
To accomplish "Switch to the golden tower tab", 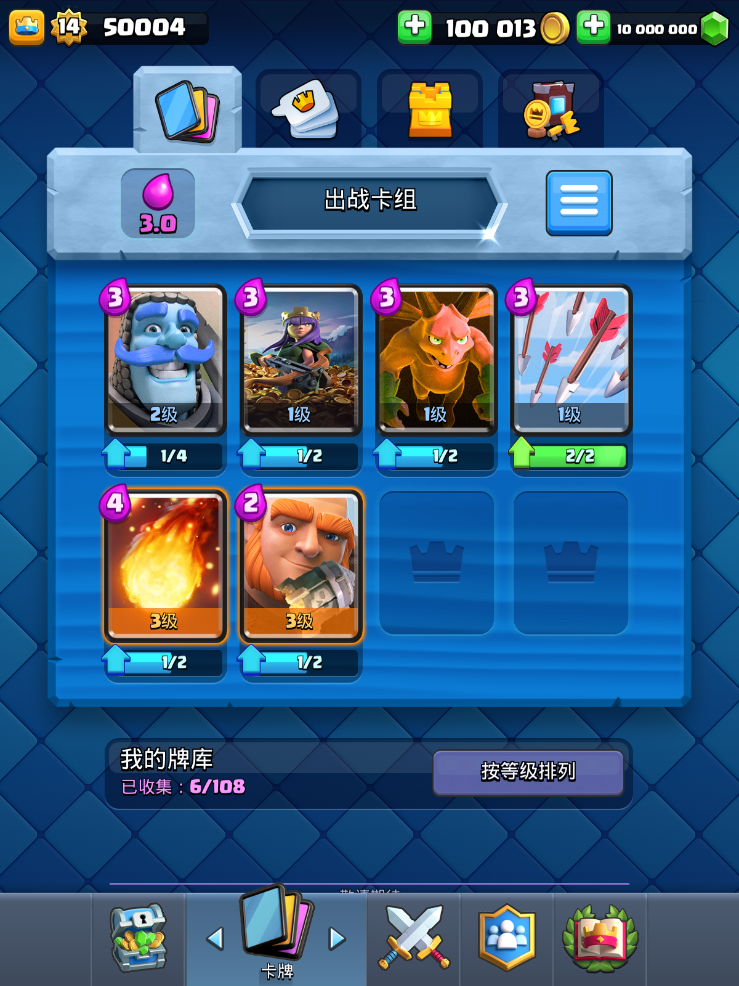I will point(430,110).
